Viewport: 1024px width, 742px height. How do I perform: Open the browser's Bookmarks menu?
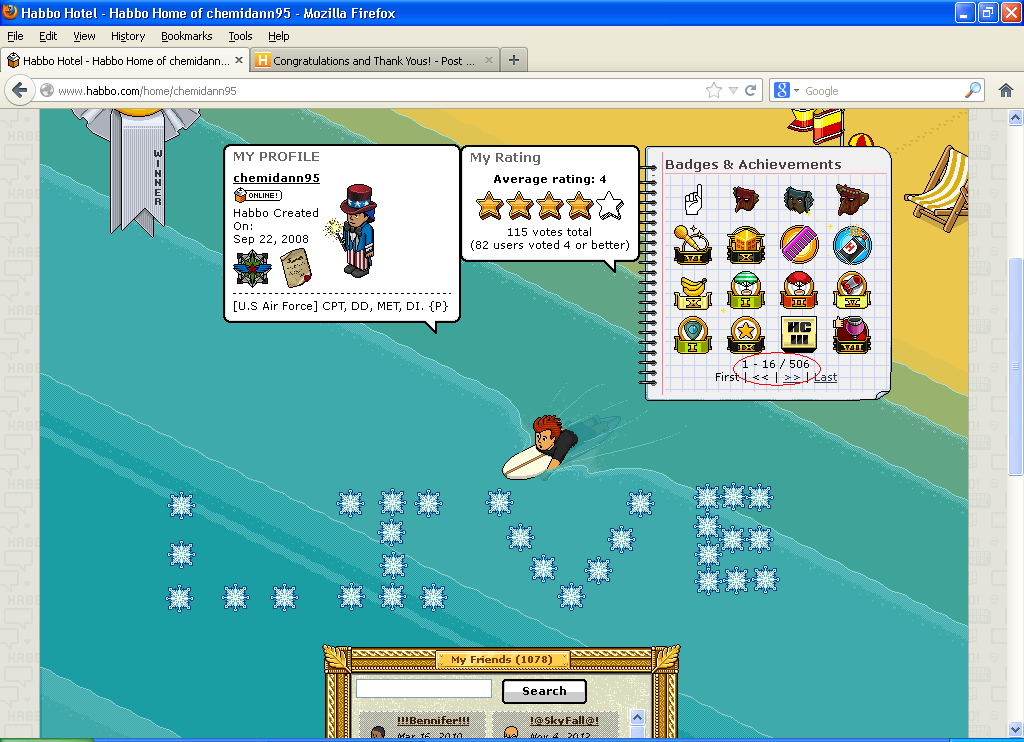tap(186, 36)
